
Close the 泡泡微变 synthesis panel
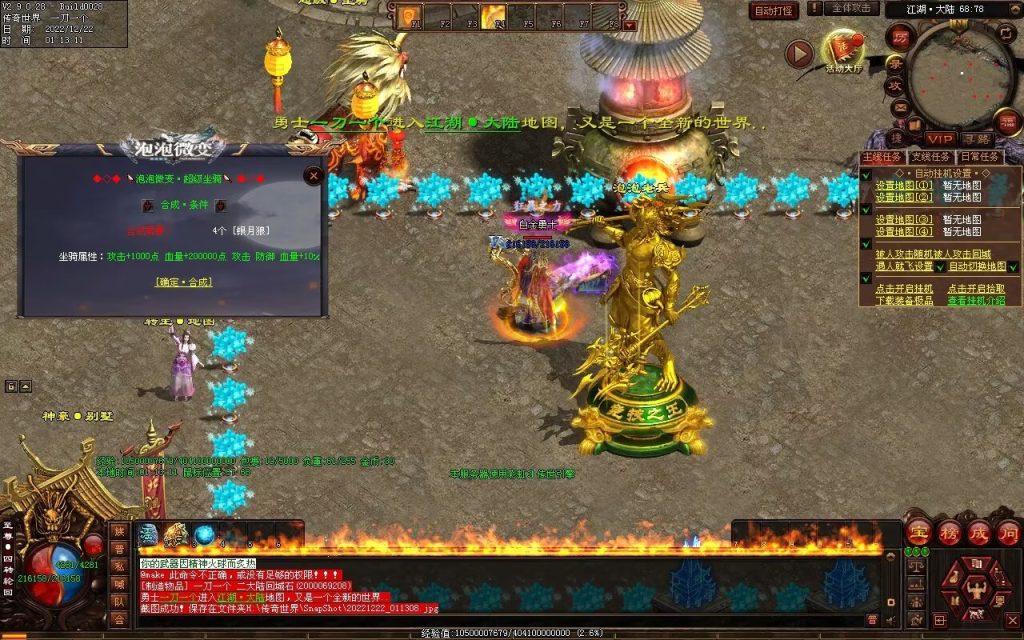[314, 176]
